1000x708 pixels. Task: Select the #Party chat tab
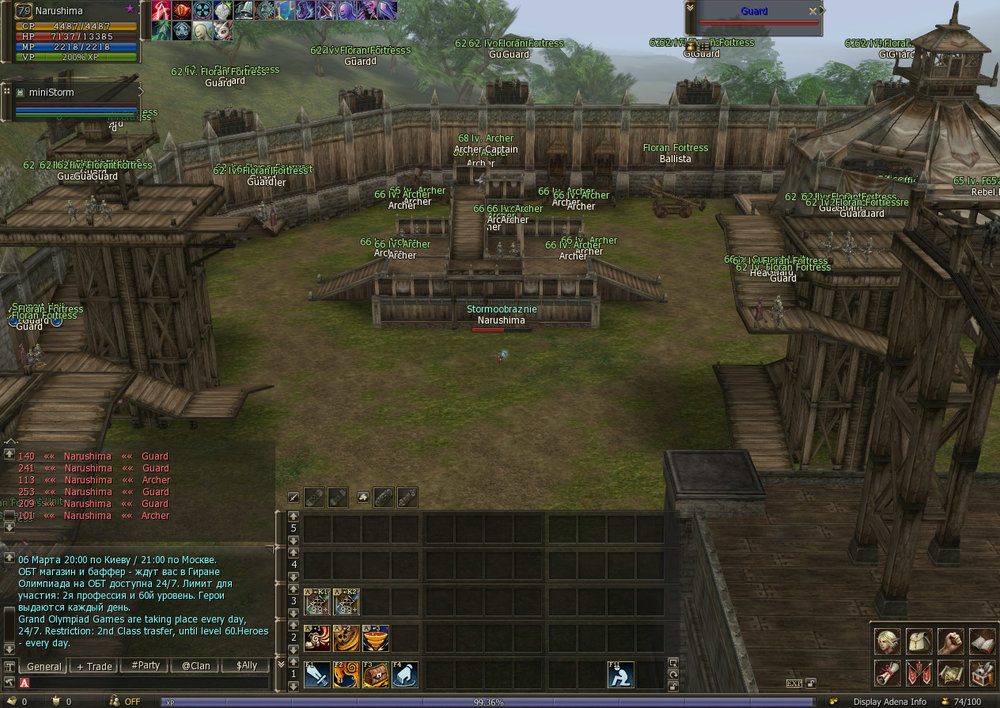click(145, 666)
